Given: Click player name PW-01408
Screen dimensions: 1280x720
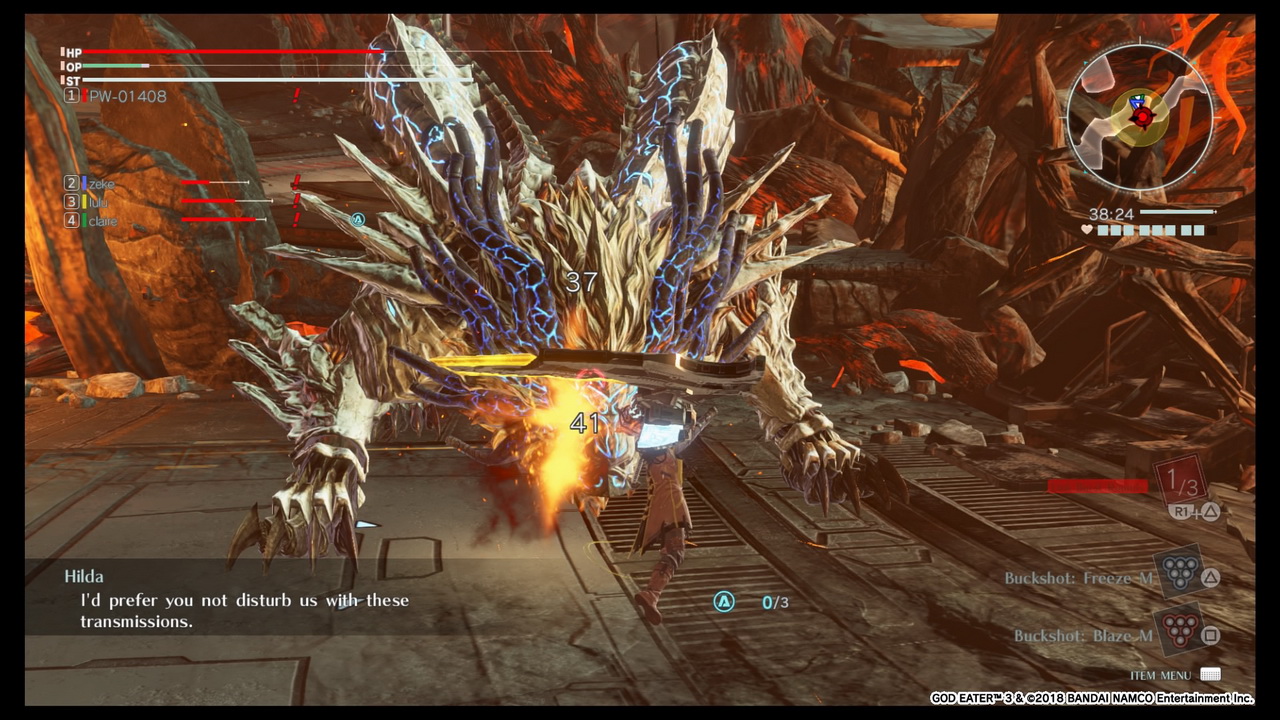Looking at the screenshot, I should pos(127,96).
